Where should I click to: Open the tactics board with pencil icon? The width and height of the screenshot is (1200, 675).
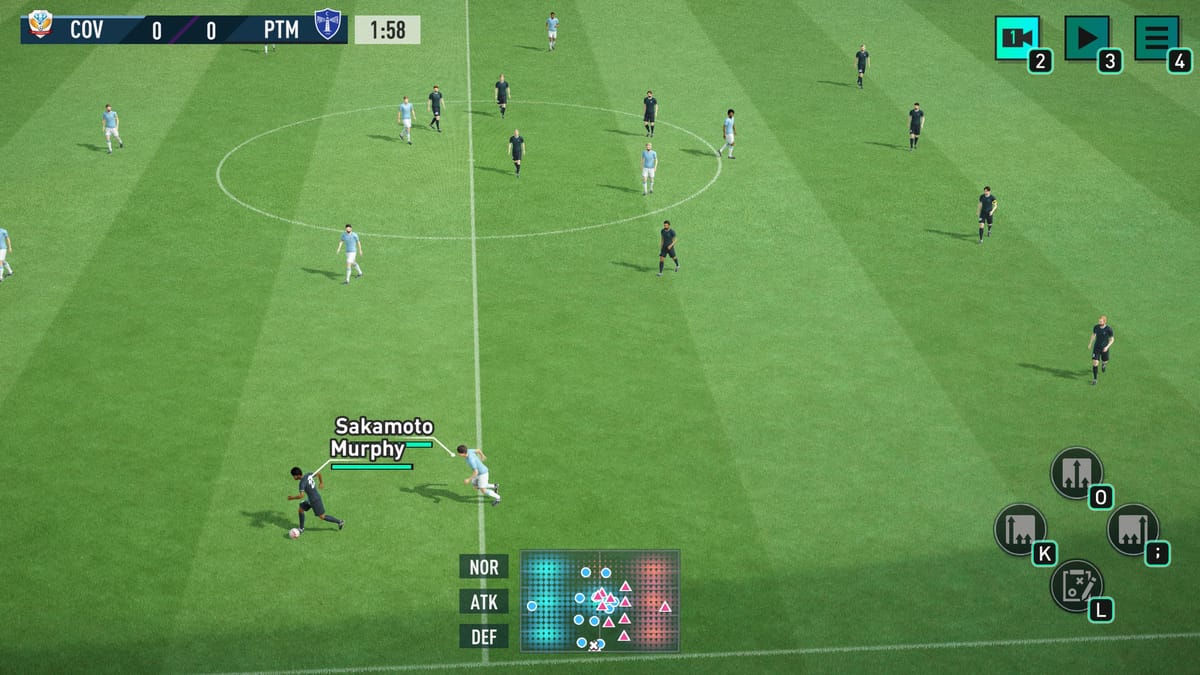1076,585
